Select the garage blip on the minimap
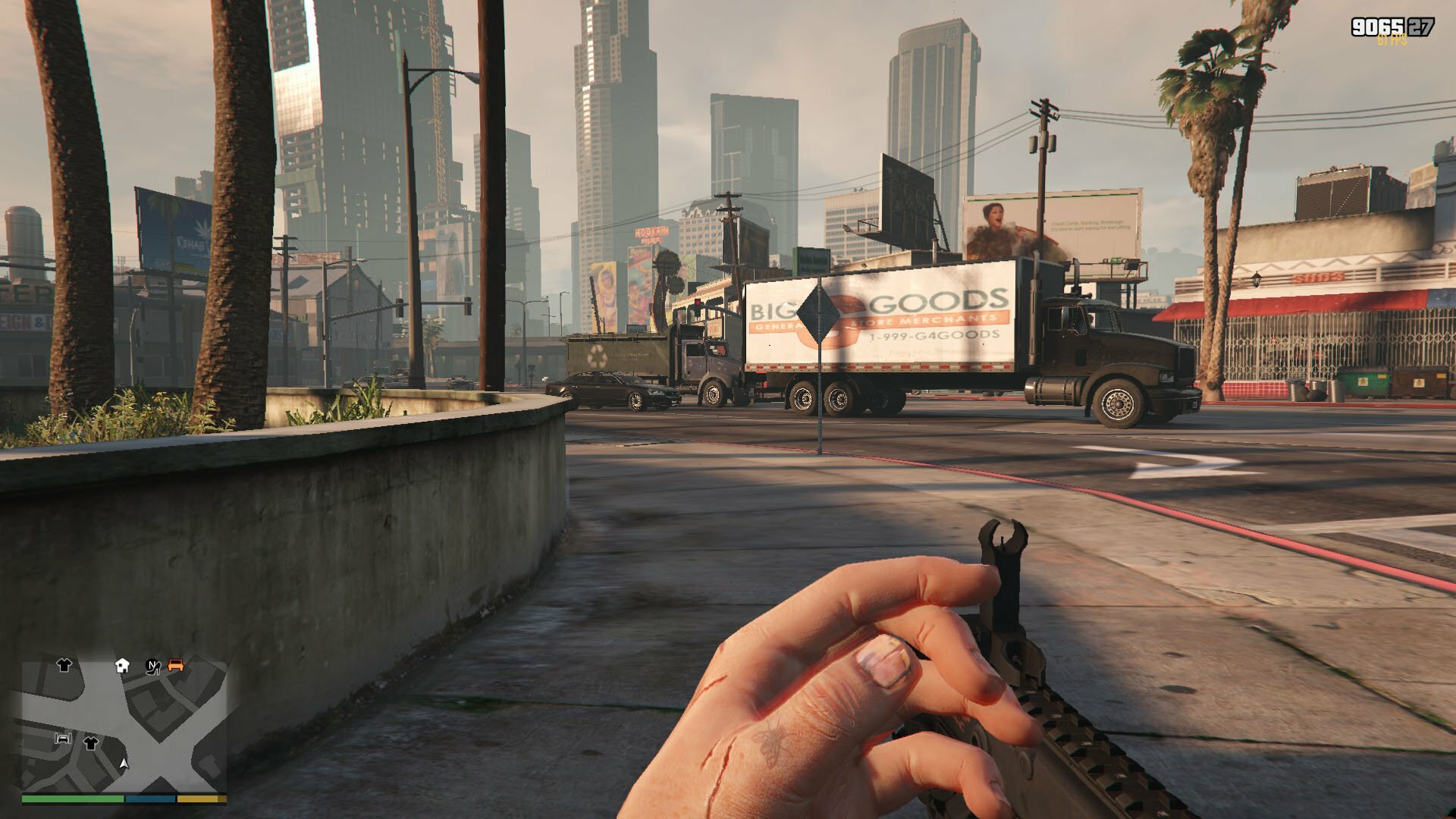The width and height of the screenshot is (1456, 819). pyautogui.click(x=63, y=738)
